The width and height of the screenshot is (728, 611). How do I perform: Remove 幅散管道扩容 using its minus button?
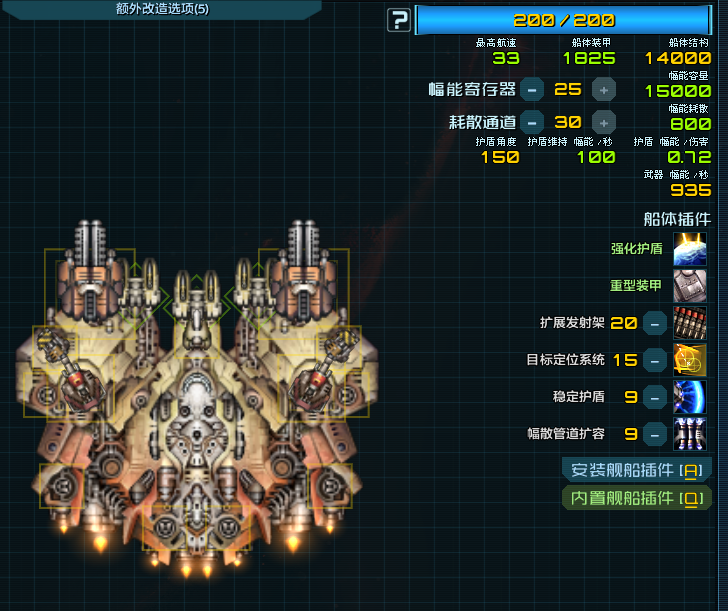click(x=654, y=434)
